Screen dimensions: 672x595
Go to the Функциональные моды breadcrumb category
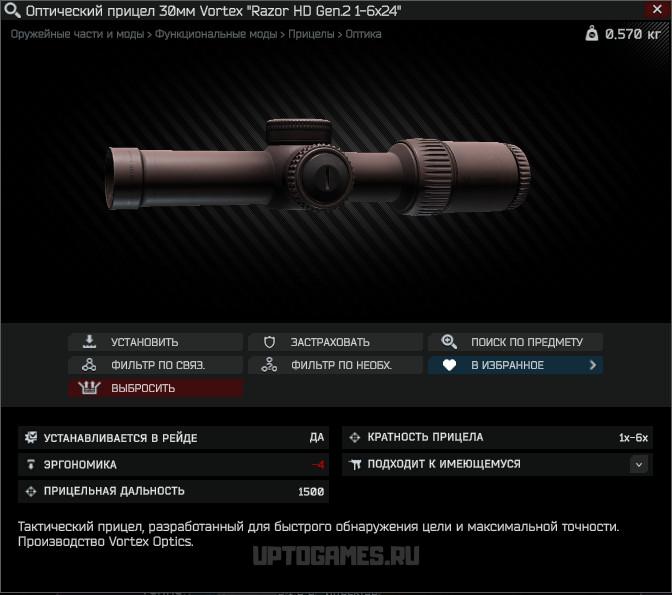(x=215, y=34)
